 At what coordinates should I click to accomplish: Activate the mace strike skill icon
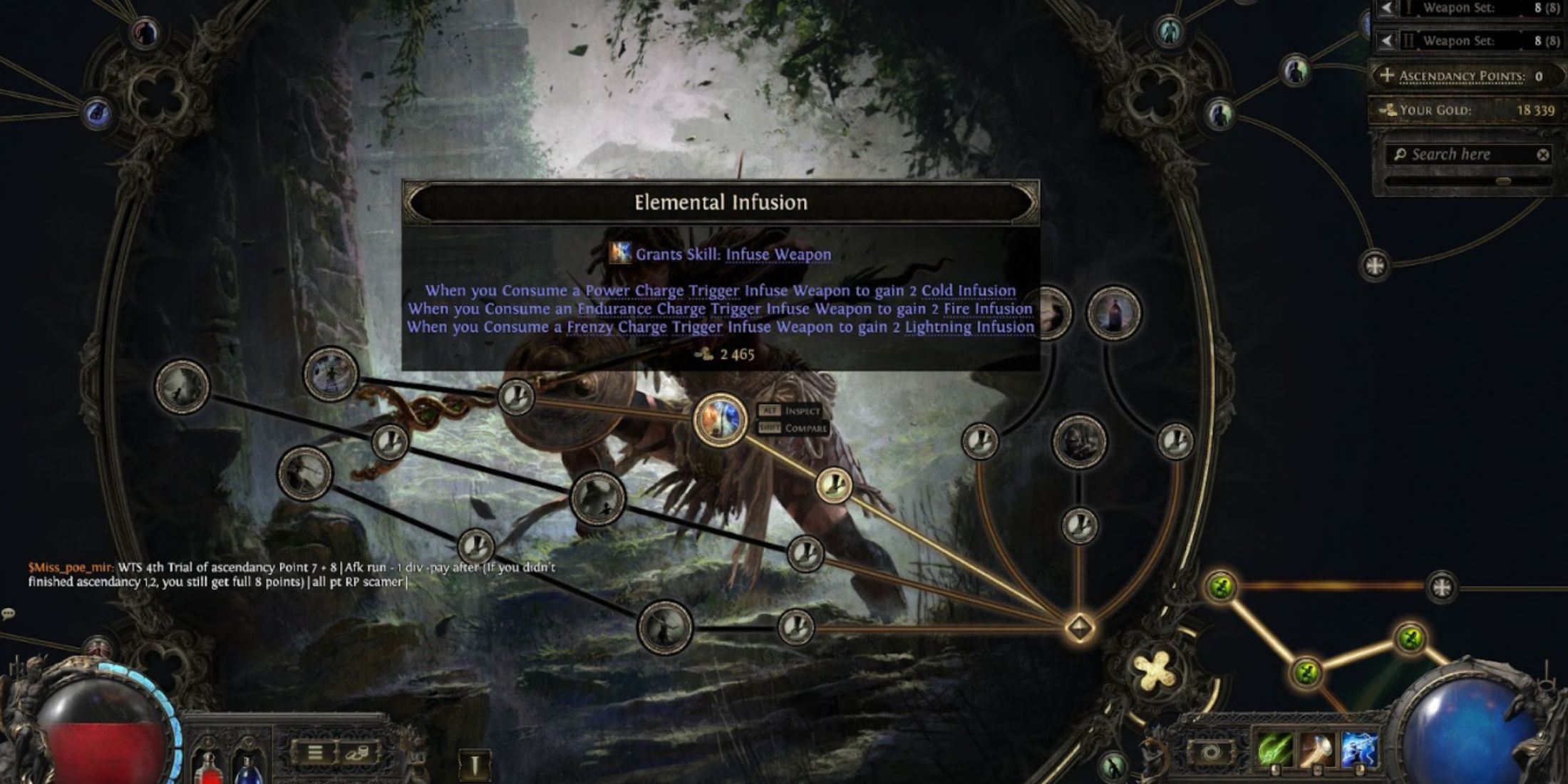[x=1317, y=751]
